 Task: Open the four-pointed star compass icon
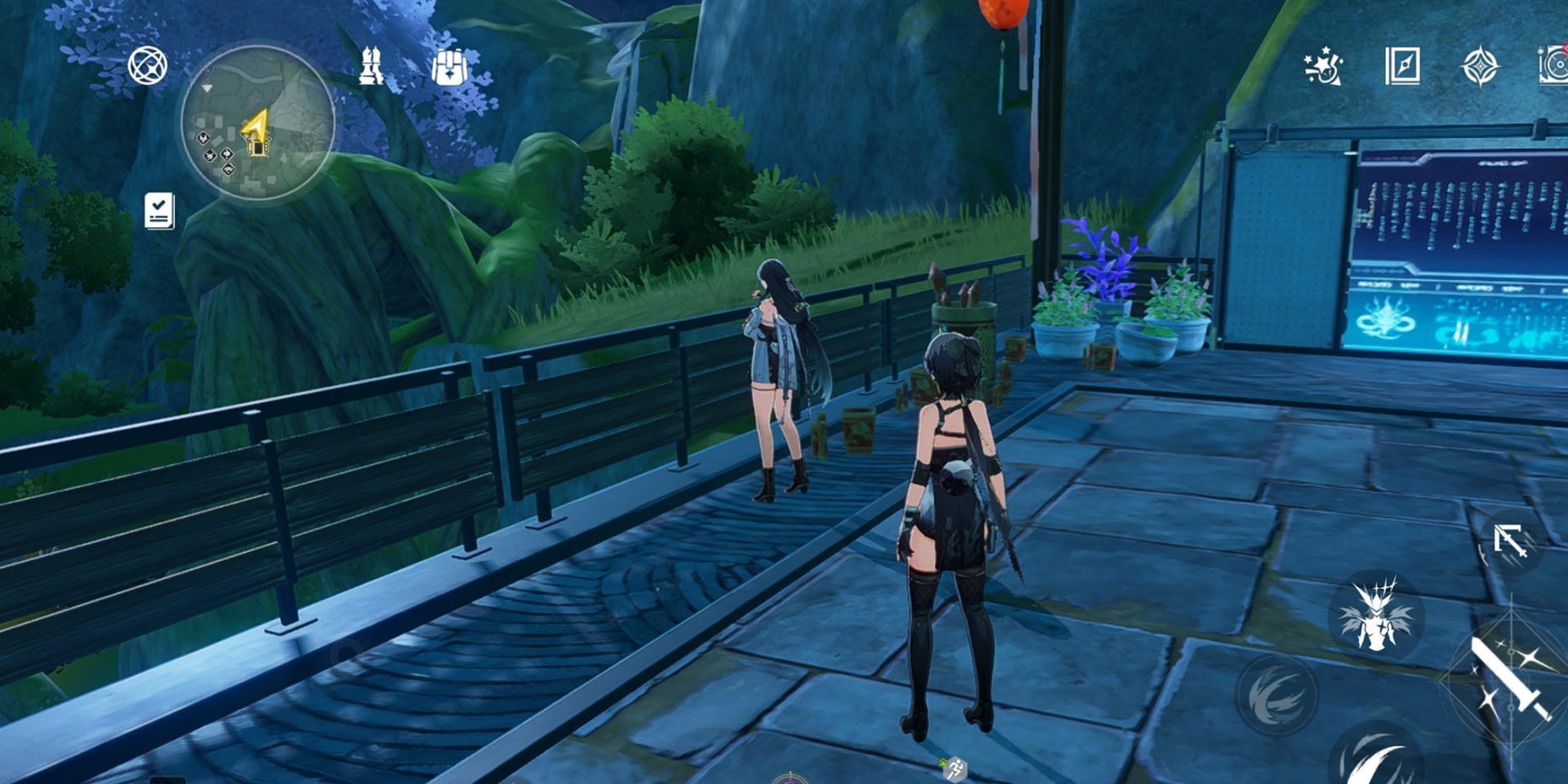(1479, 66)
